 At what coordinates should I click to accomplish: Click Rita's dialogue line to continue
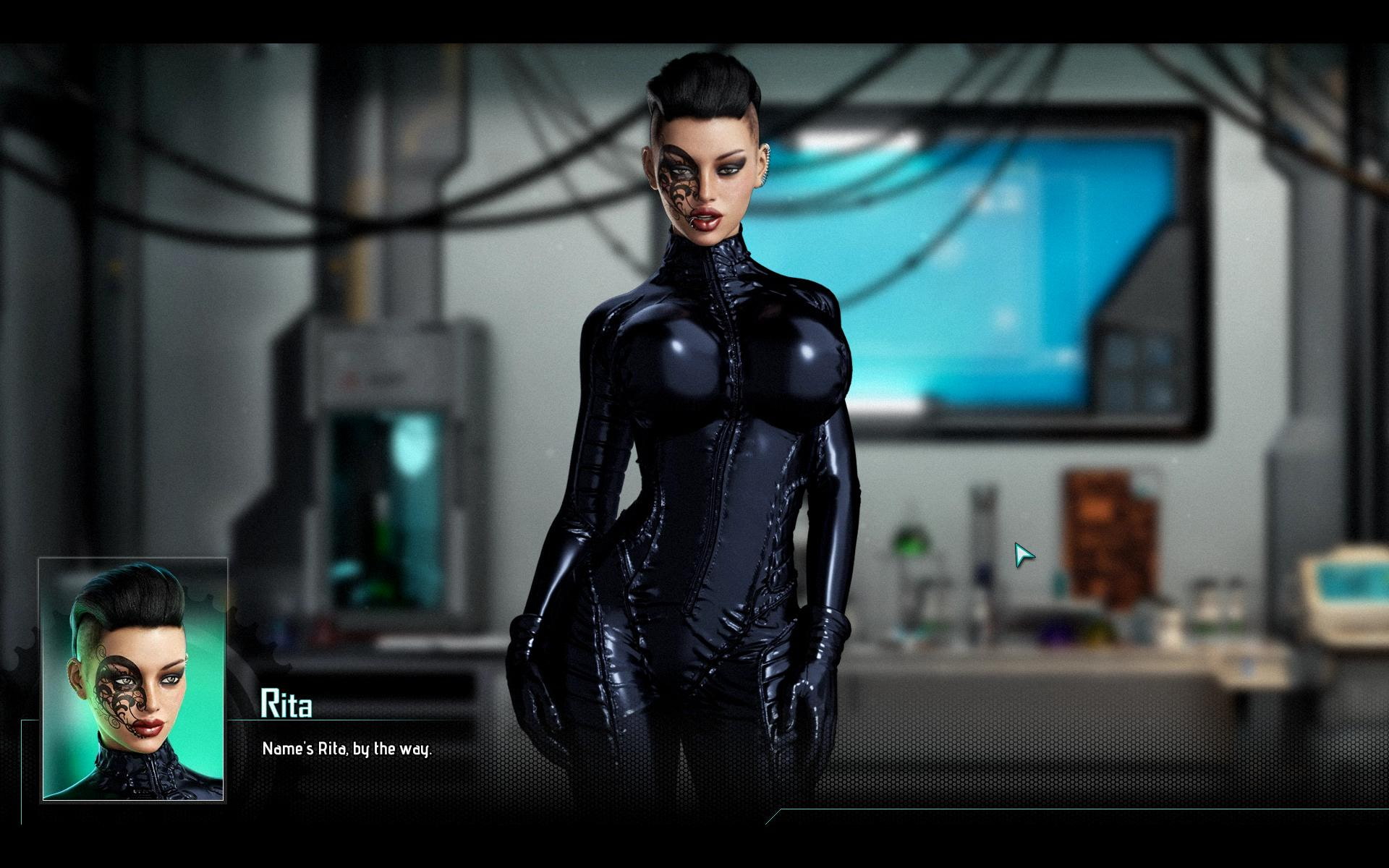[347, 749]
